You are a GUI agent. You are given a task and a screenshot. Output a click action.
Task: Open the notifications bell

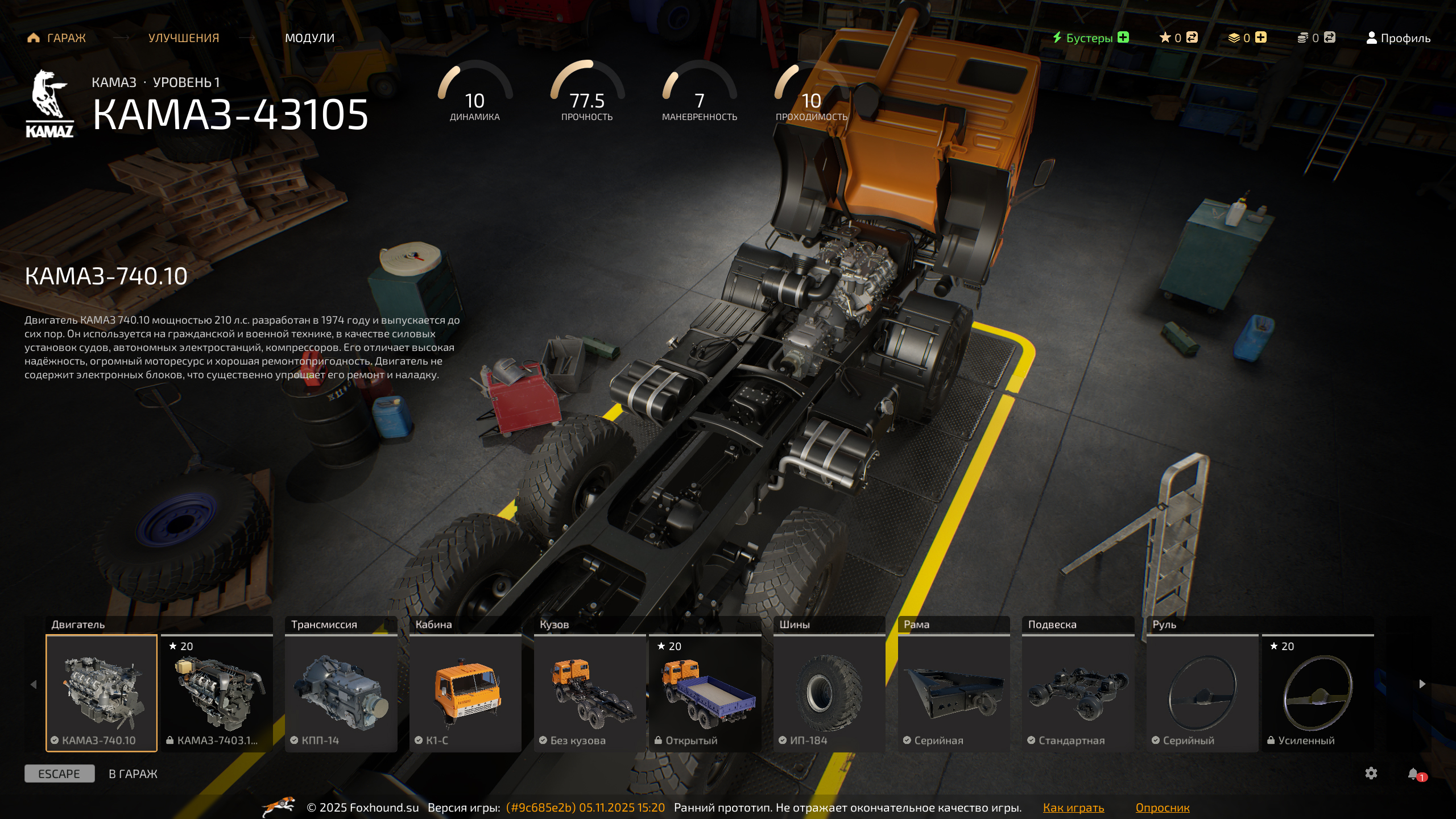[x=1413, y=773]
